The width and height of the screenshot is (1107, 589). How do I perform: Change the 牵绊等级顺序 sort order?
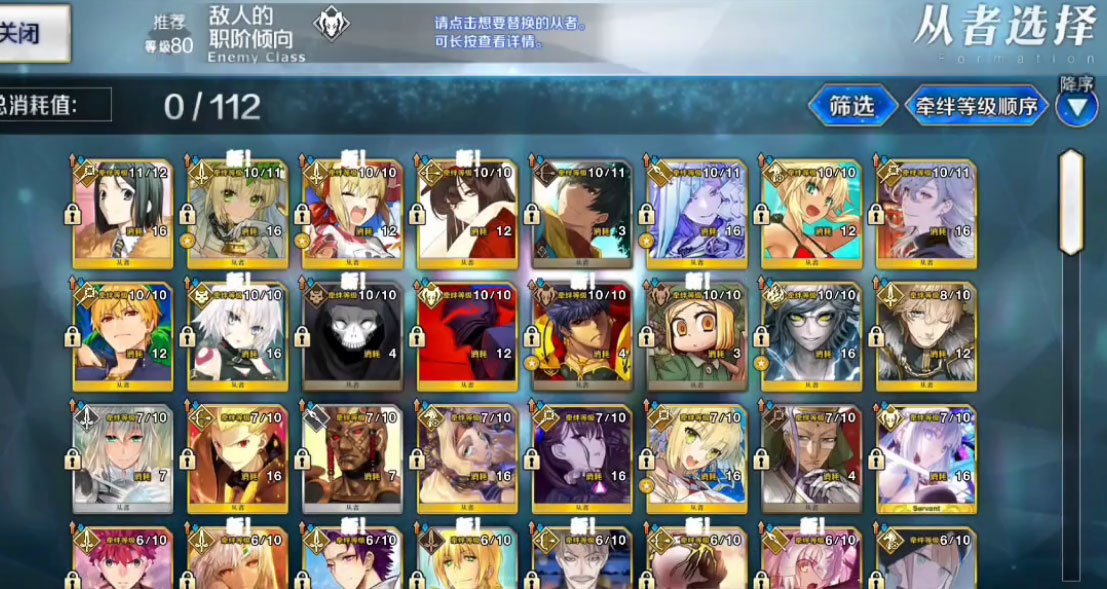click(976, 105)
